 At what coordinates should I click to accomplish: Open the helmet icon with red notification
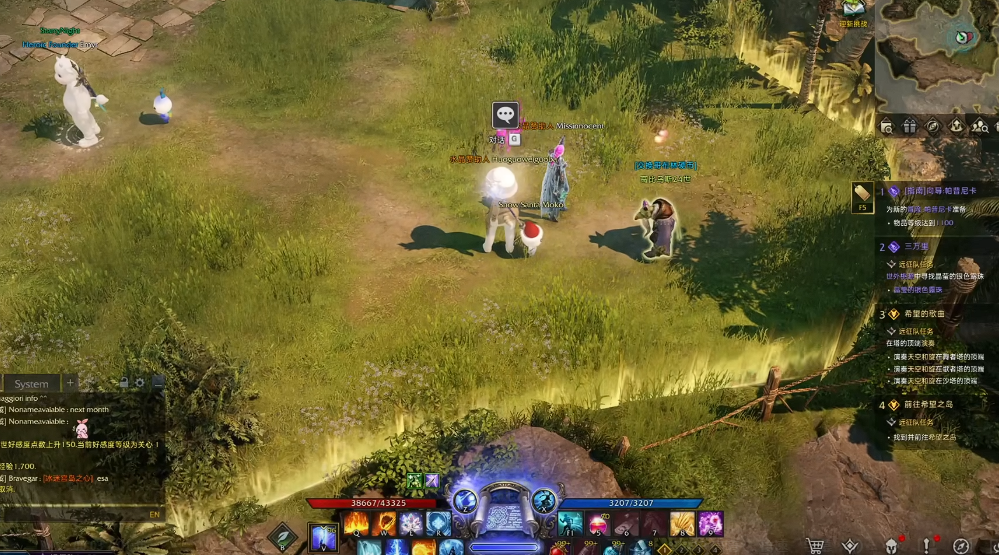889,546
